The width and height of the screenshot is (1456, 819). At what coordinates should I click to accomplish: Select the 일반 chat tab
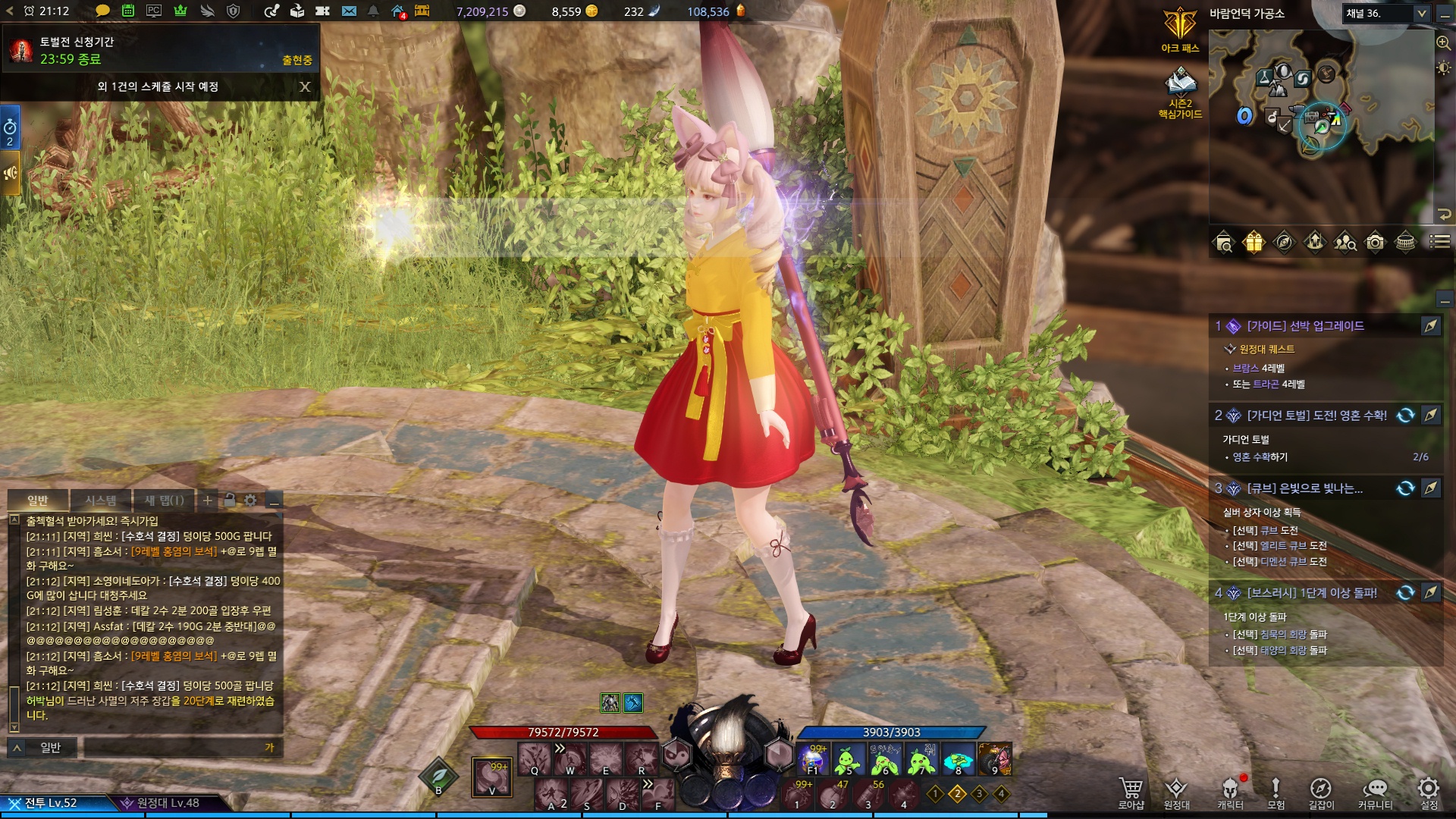[x=38, y=500]
